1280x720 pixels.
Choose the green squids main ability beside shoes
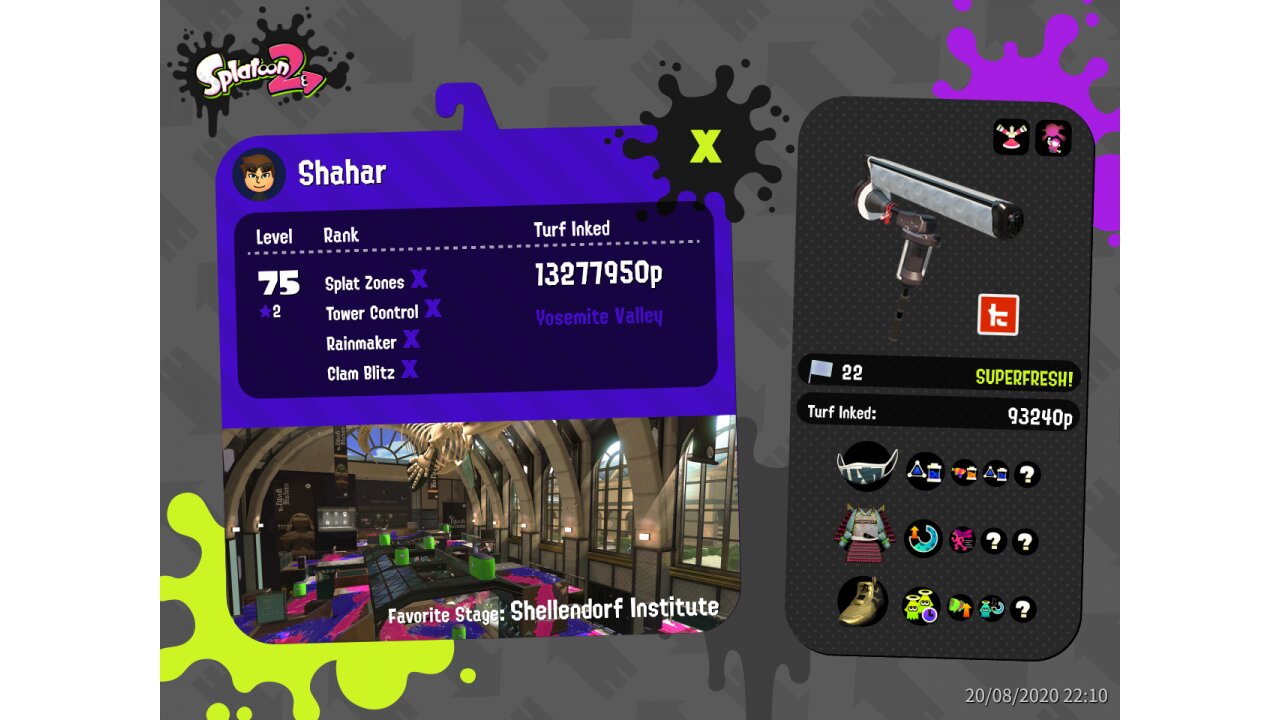921,606
